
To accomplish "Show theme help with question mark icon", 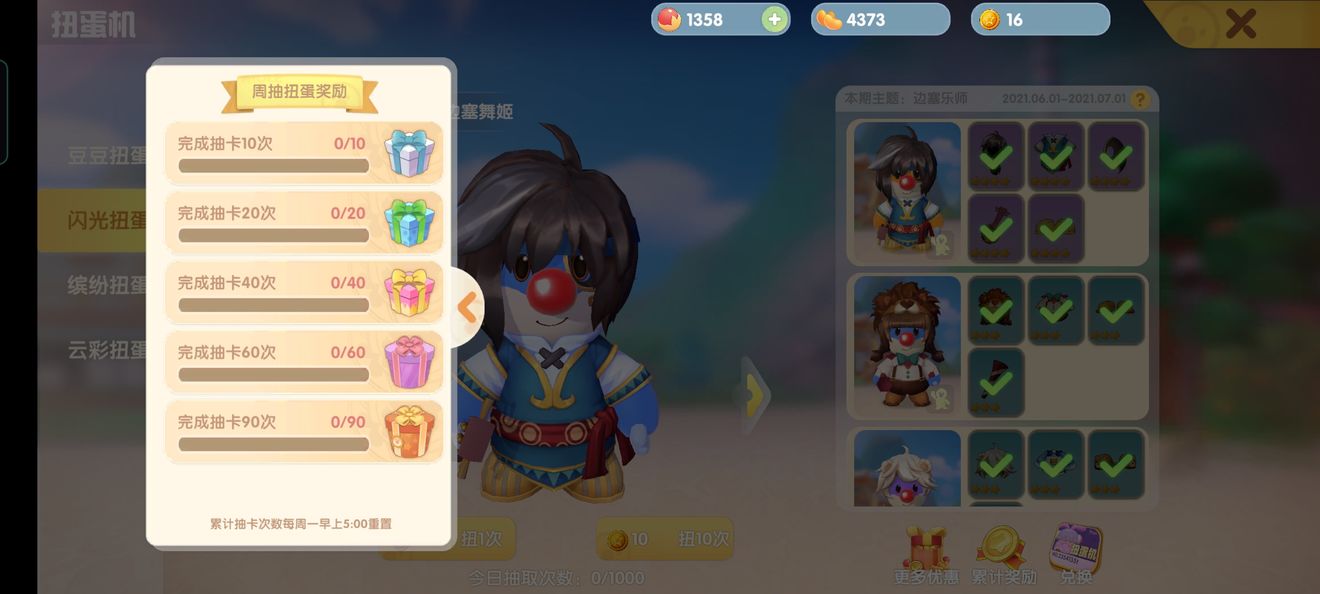I will point(1138,100).
